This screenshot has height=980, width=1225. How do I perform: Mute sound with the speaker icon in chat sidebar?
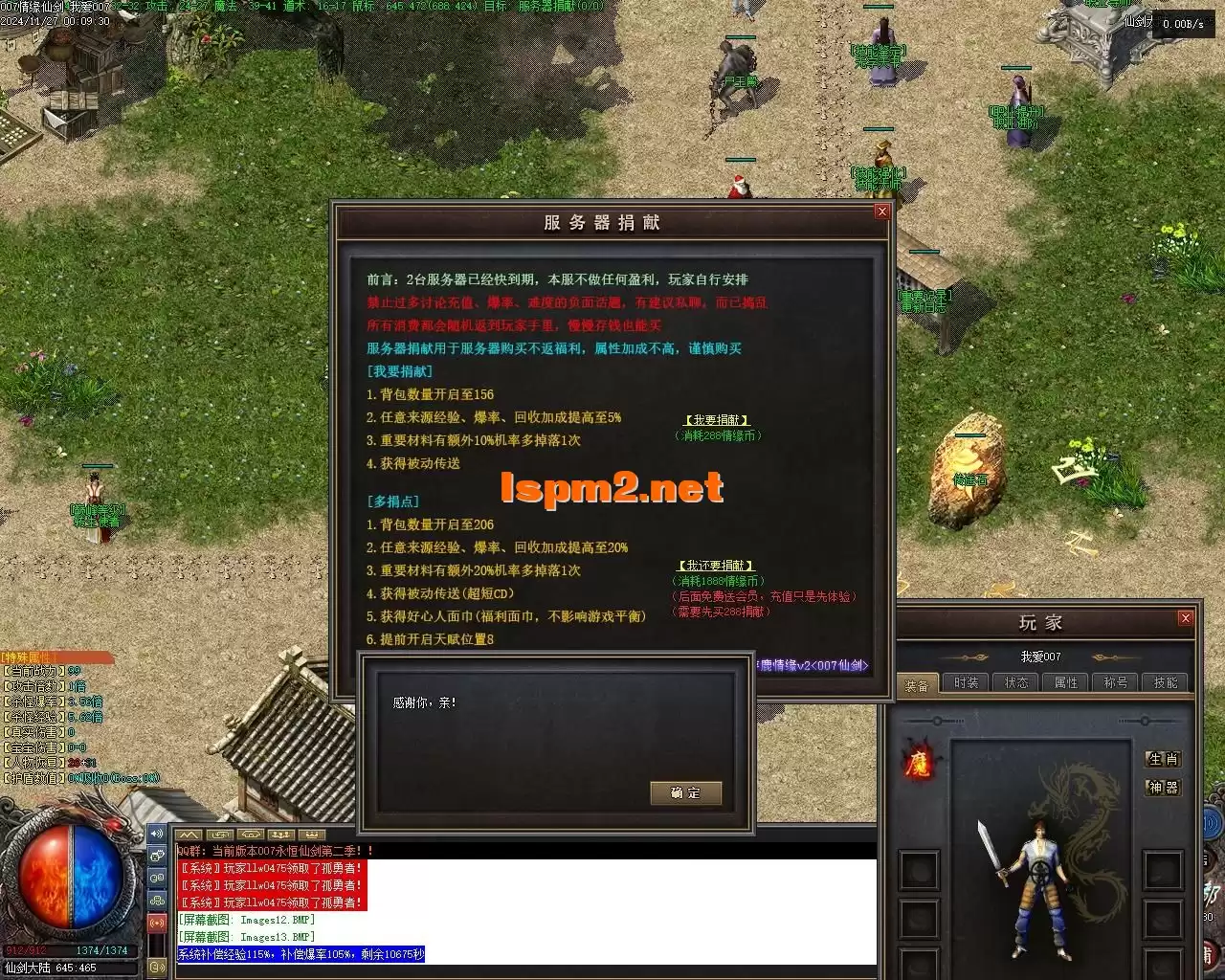(157, 834)
